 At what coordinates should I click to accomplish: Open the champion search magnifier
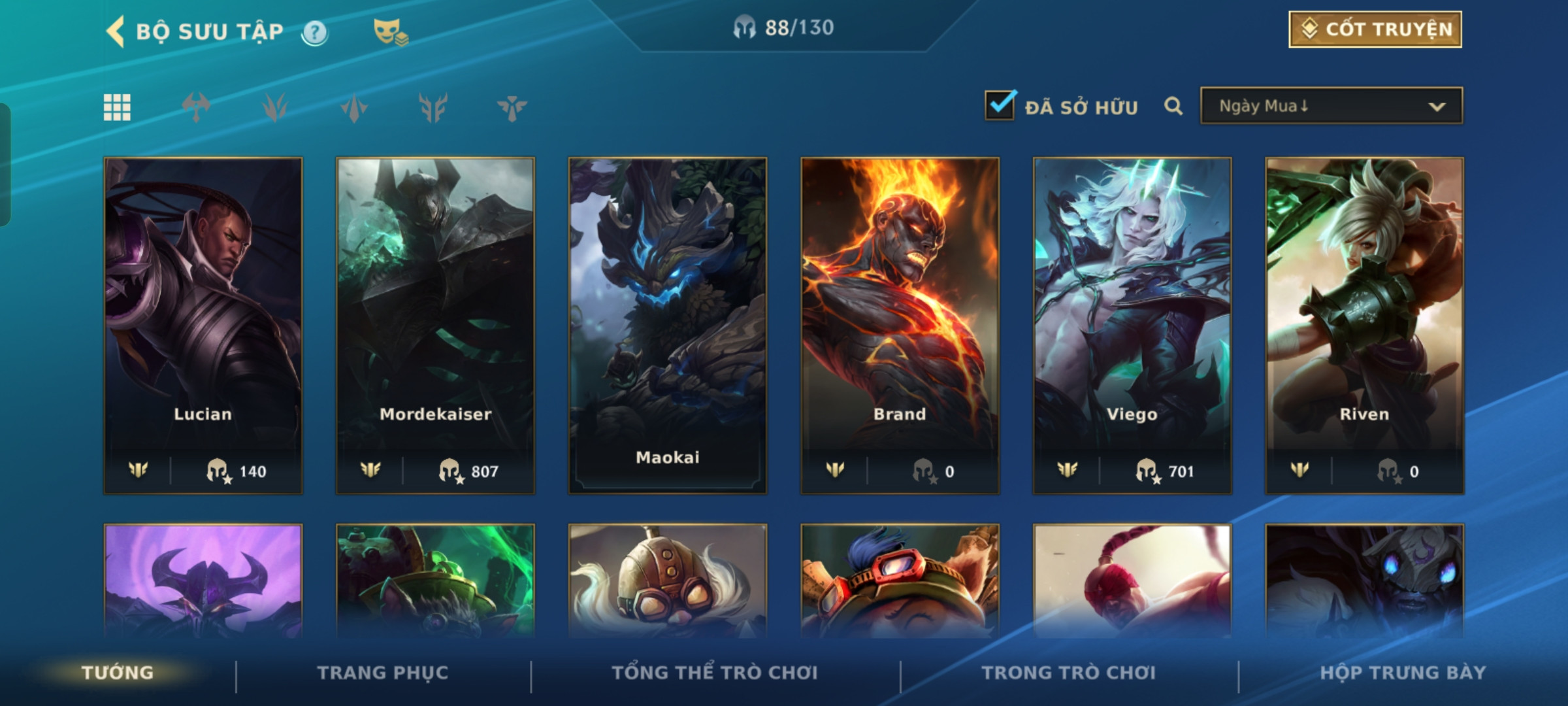point(1173,106)
